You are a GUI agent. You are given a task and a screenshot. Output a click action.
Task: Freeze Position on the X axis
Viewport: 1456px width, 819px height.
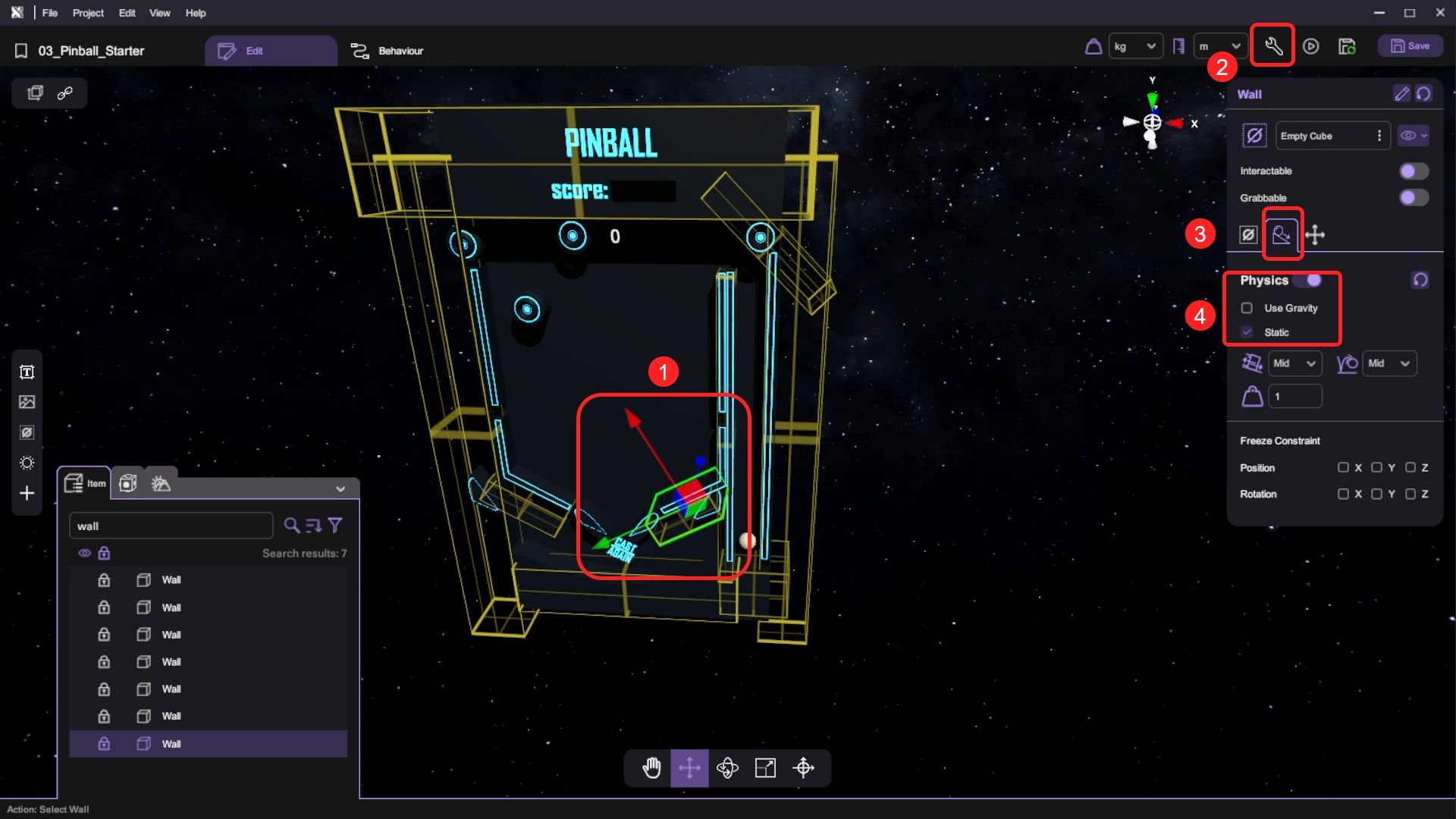pyautogui.click(x=1343, y=468)
